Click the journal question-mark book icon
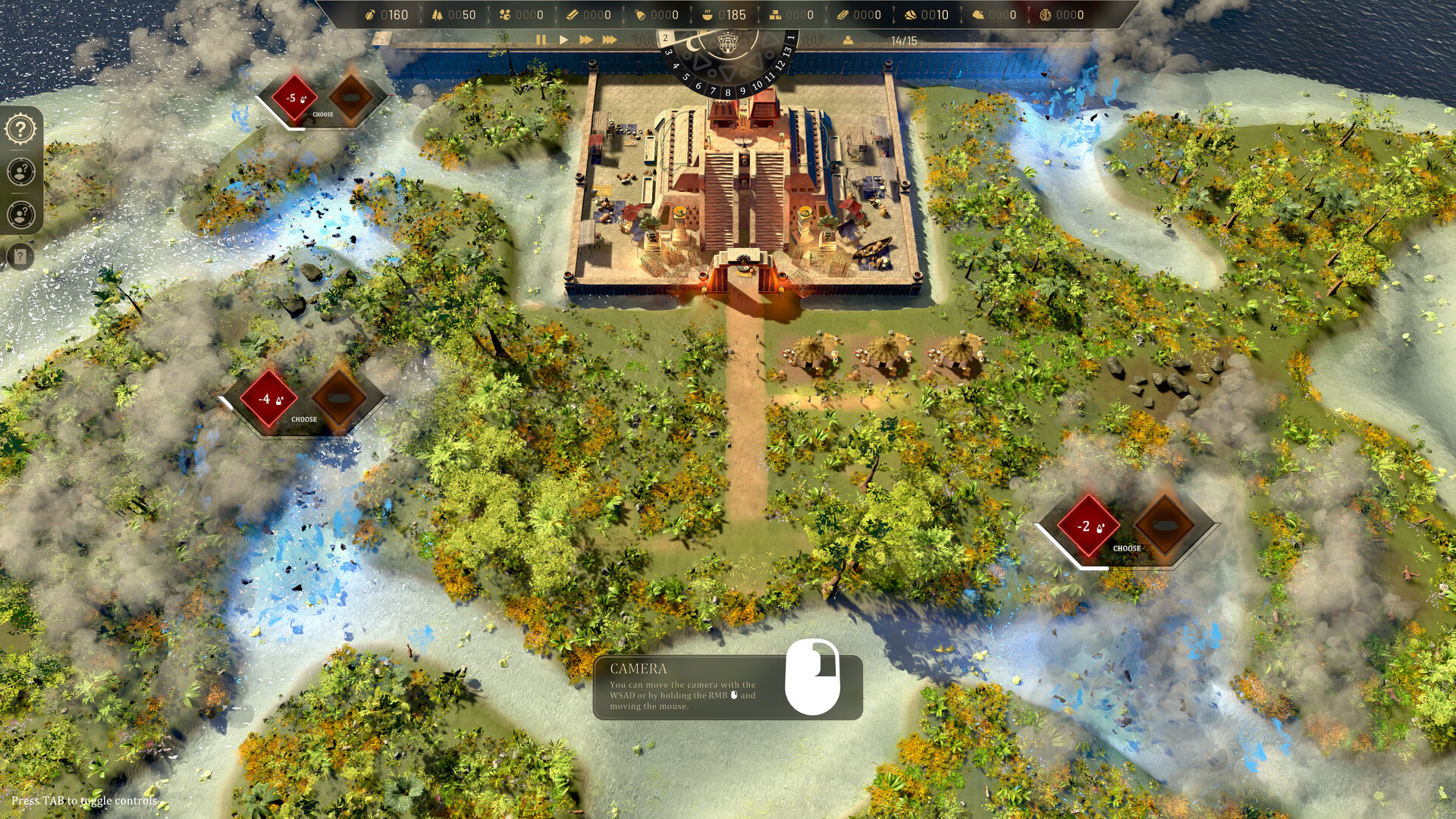This screenshot has width=1456, height=819. [19, 257]
